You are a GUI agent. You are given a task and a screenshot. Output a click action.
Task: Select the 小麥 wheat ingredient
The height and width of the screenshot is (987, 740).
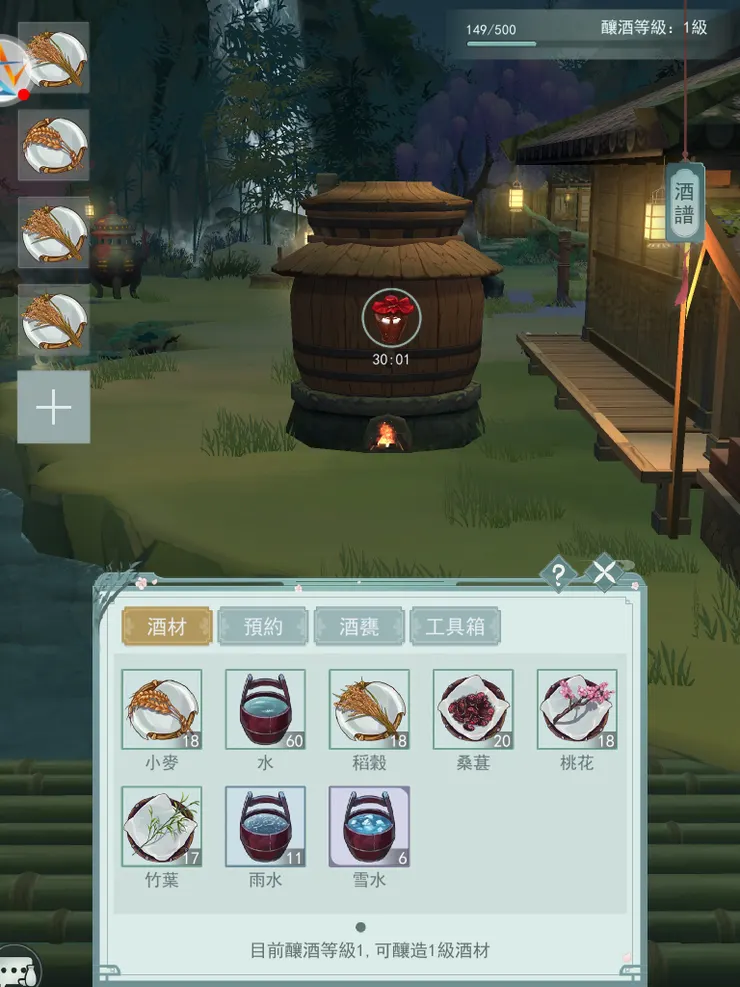point(162,709)
